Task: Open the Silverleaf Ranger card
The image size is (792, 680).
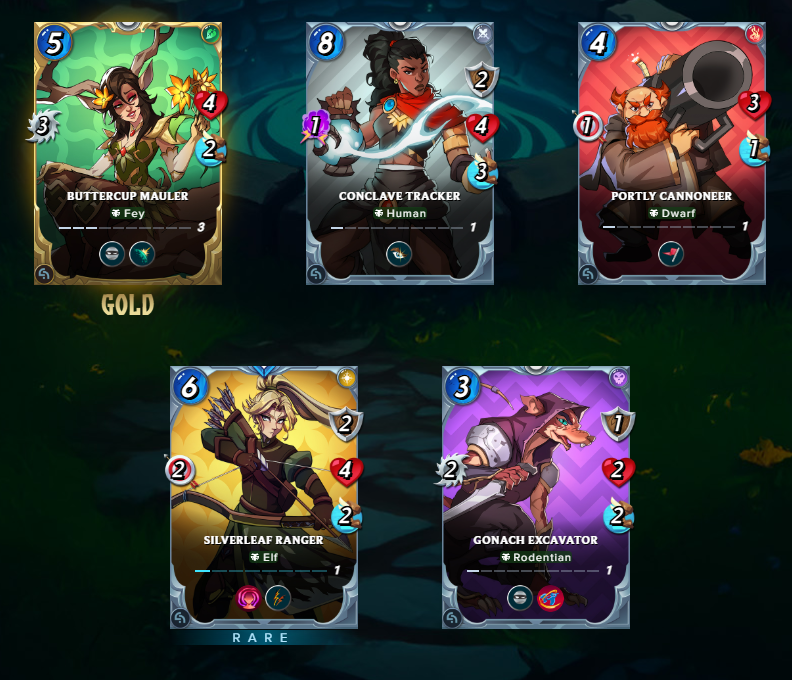Action: coord(264,497)
